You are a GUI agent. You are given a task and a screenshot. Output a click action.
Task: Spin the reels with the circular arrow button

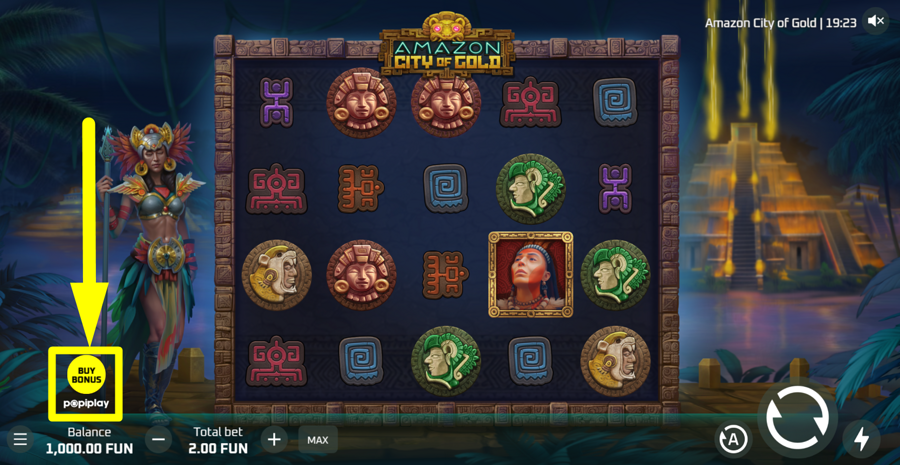click(797, 419)
